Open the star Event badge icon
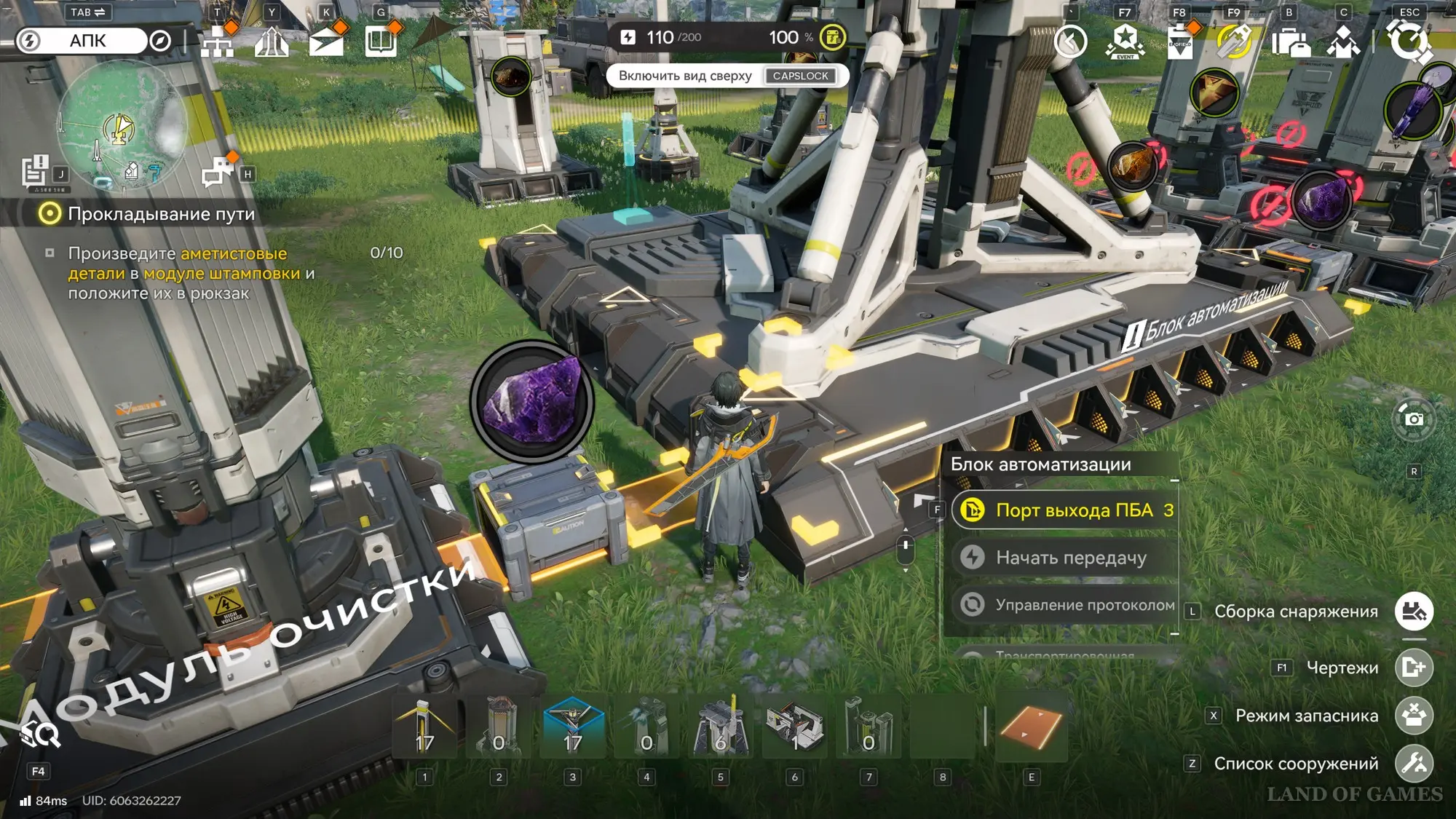The height and width of the screenshot is (819, 1456). click(x=1125, y=41)
